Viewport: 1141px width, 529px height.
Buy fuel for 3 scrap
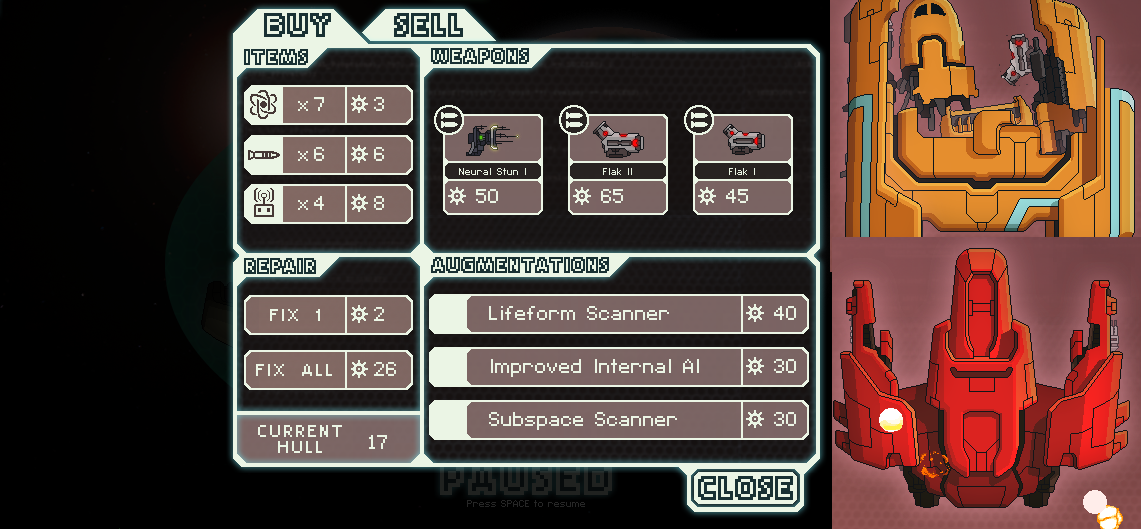point(328,105)
